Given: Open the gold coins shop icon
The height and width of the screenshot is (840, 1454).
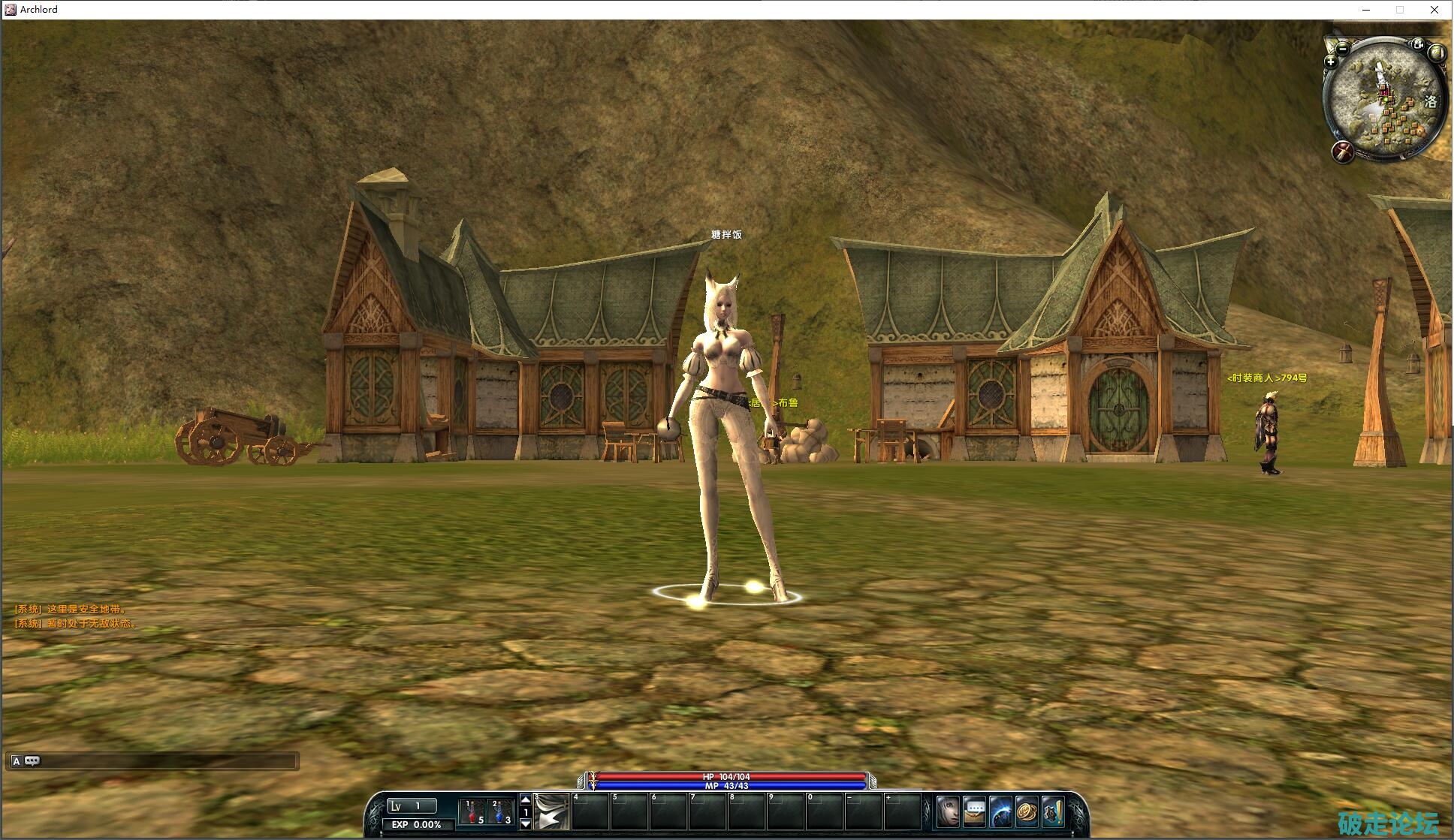Looking at the screenshot, I should 1027,811.
